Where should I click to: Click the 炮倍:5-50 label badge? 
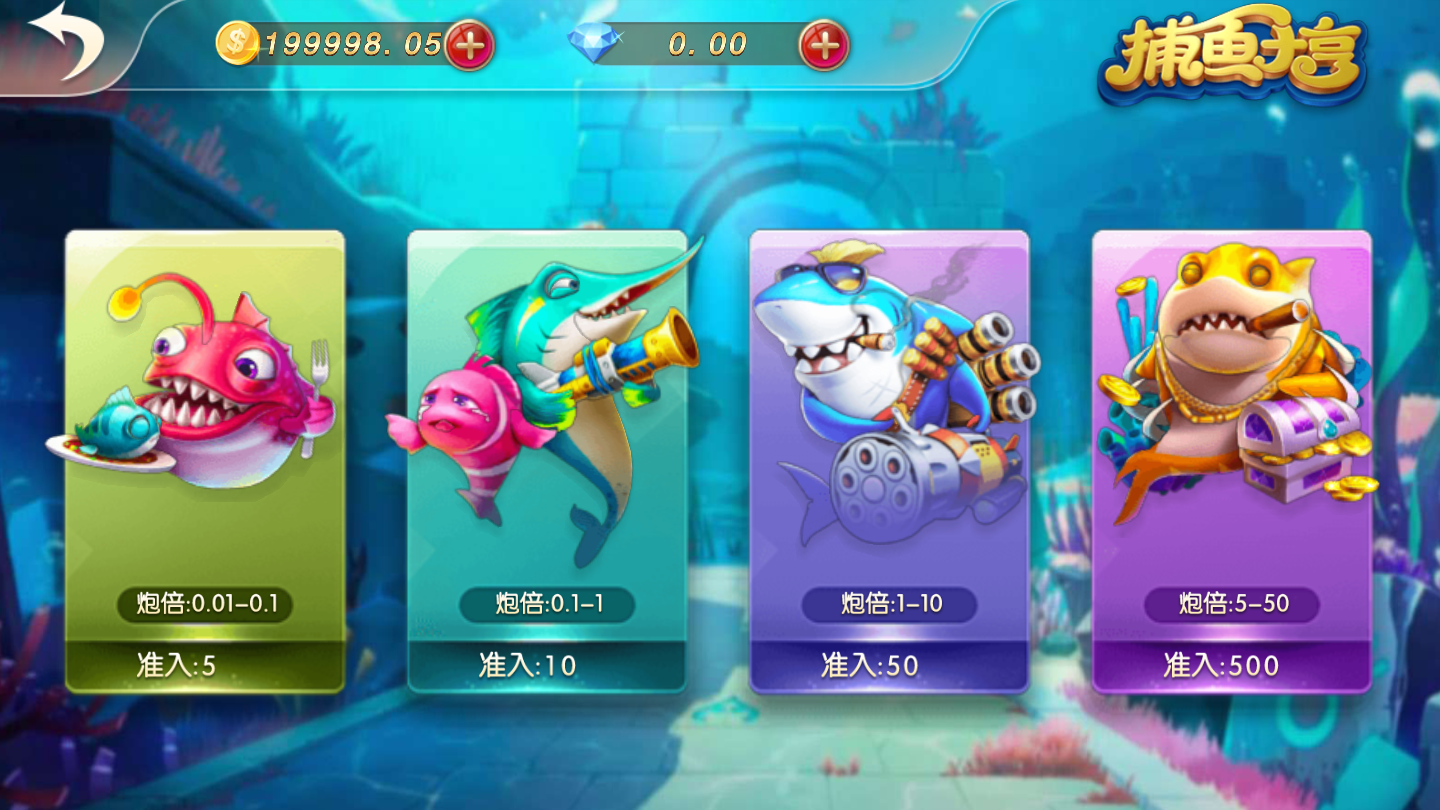pyautogui.click(x=1232, y=602)
